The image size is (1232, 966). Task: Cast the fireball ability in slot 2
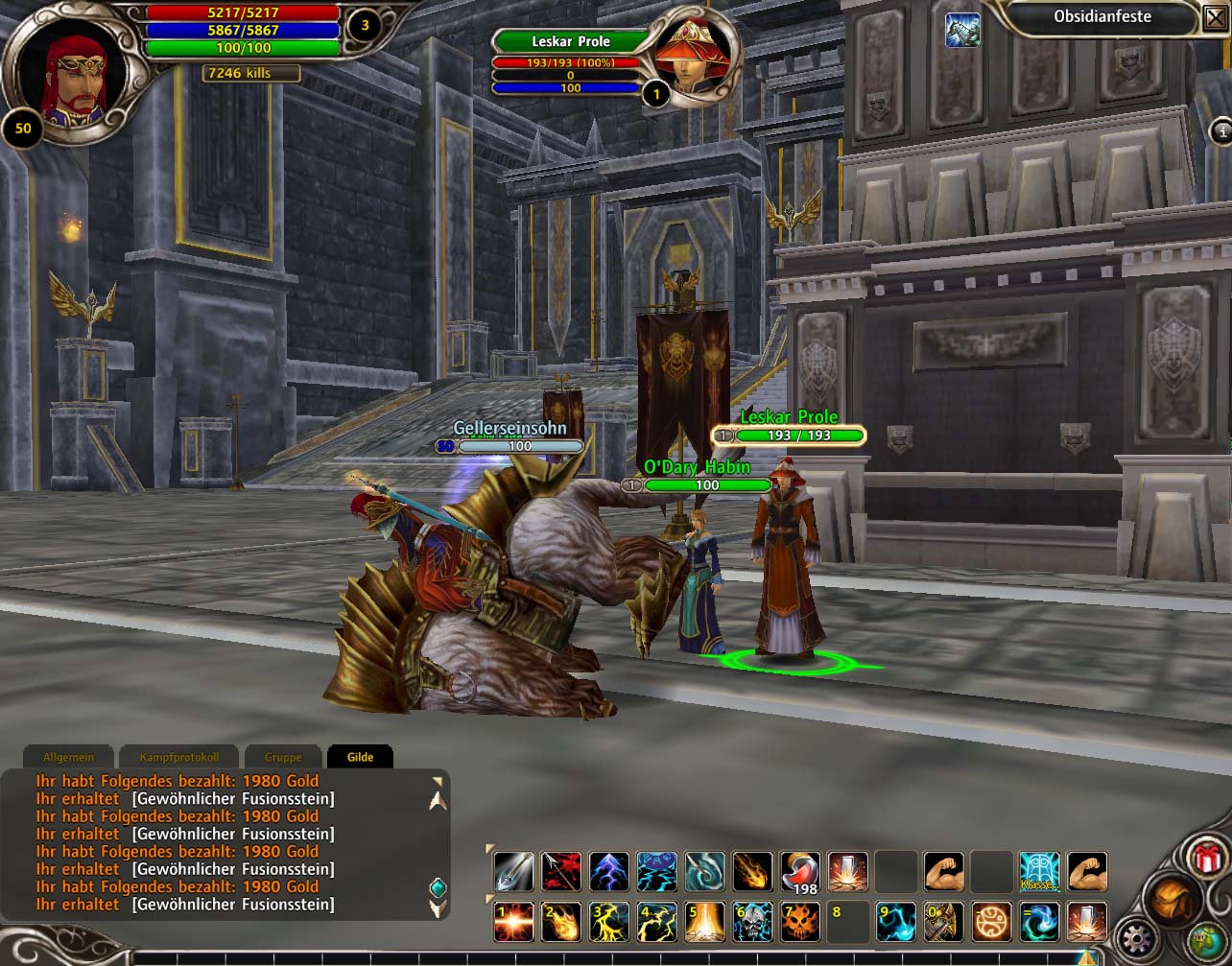[561, 922]
